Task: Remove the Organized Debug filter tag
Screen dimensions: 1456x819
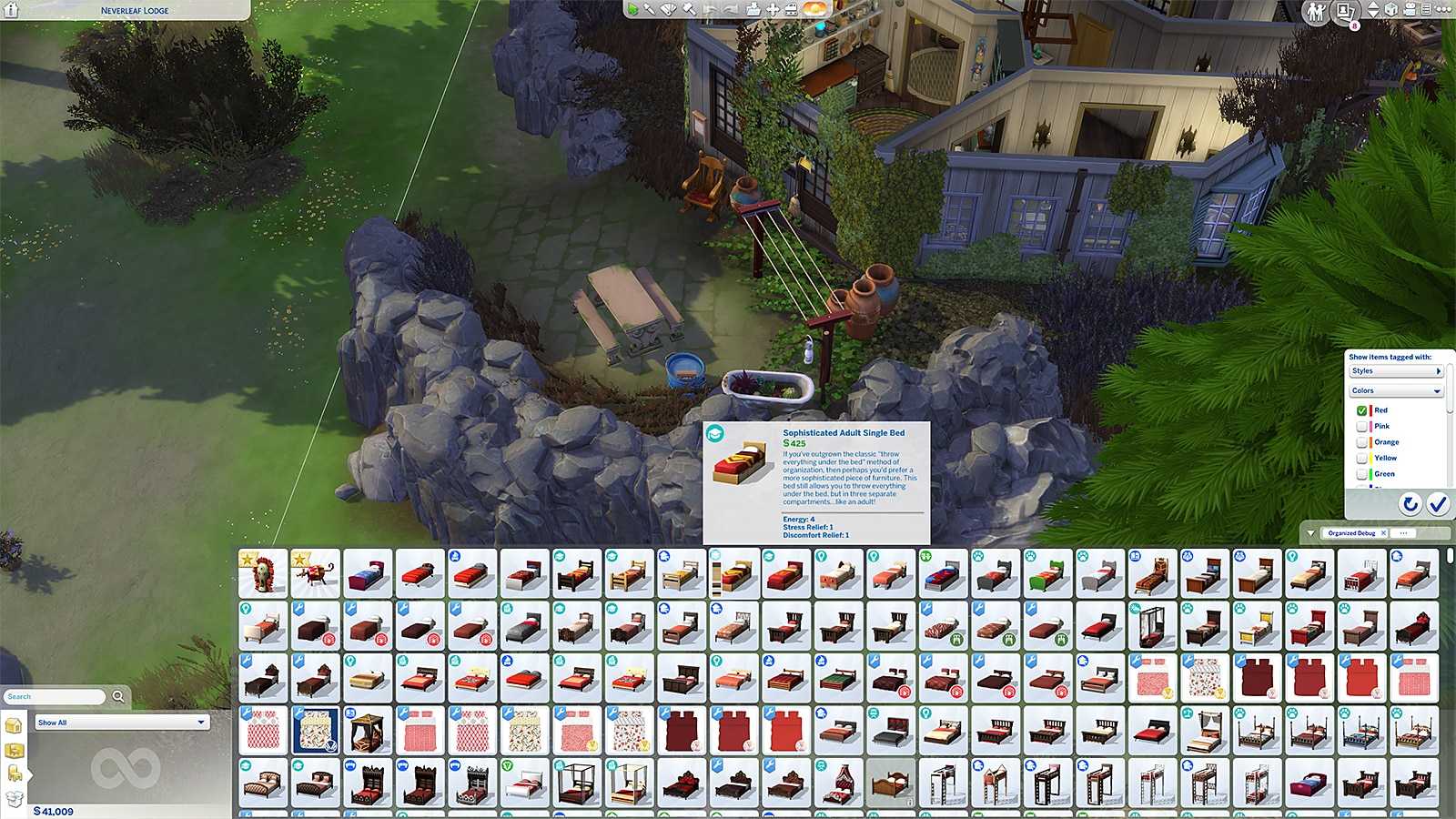Action: 1384,533
